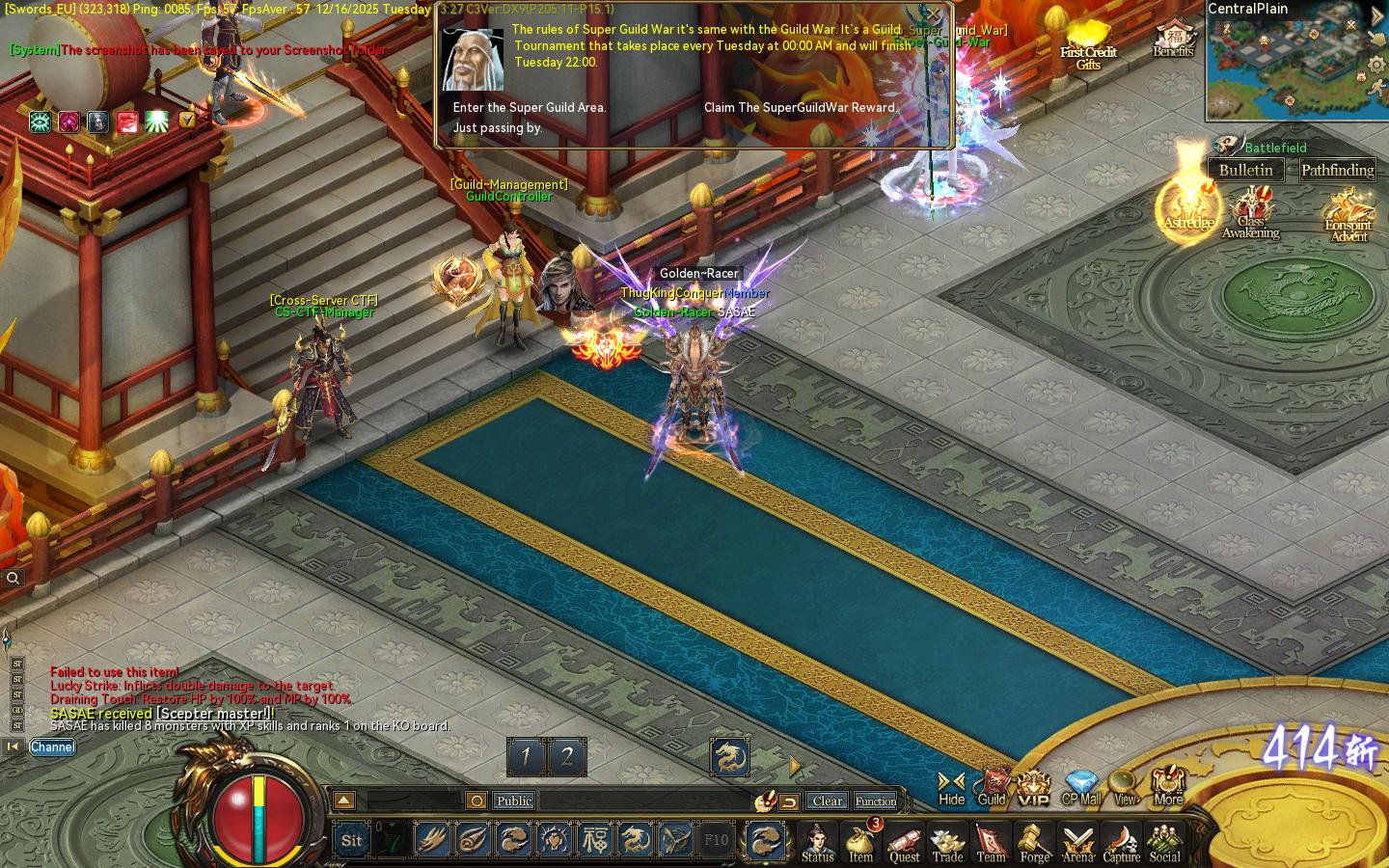
Task: Show the Benefits menu
Action: (1173, 40)
